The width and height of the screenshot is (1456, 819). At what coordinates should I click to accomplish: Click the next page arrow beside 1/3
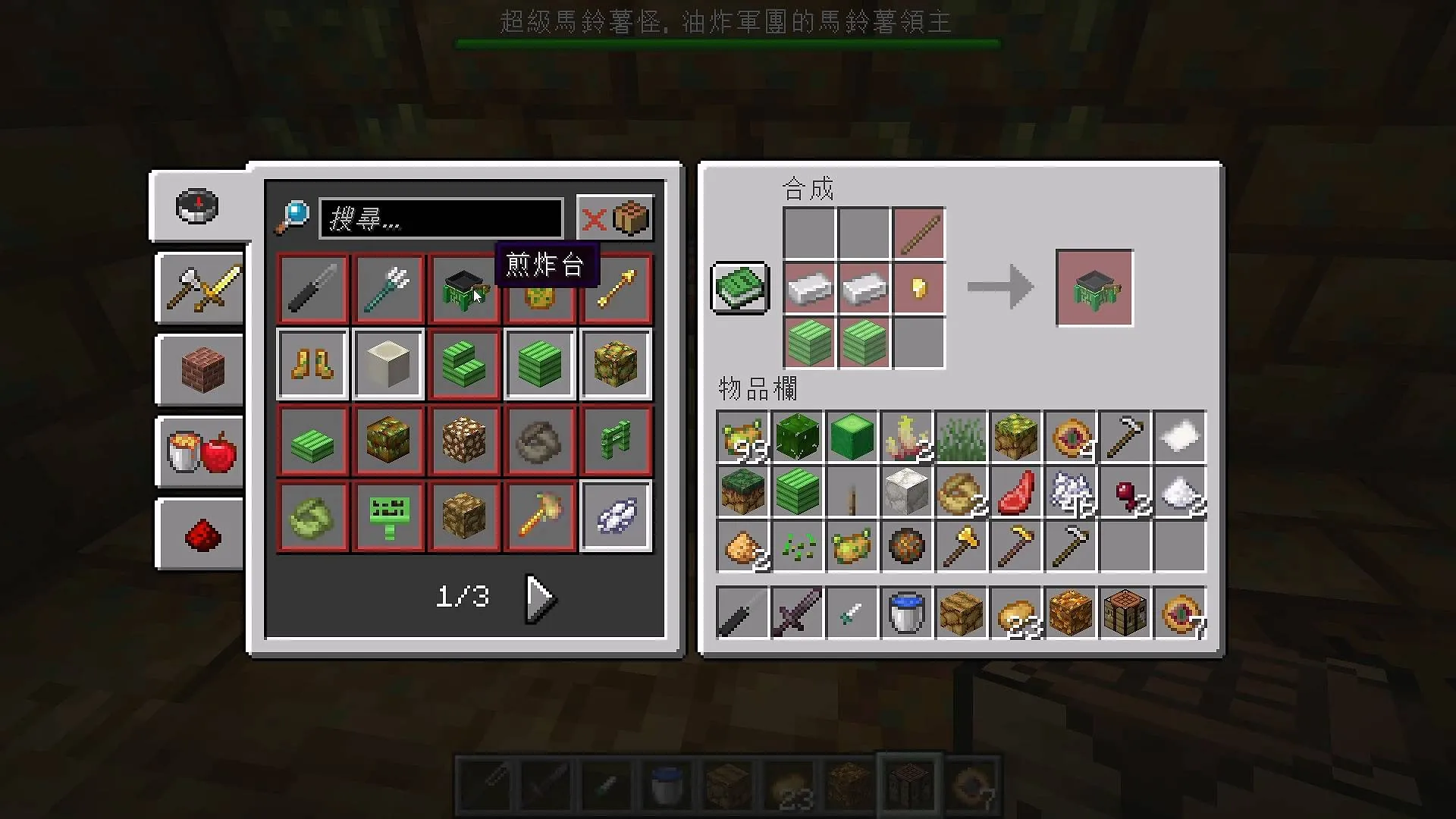538,597
